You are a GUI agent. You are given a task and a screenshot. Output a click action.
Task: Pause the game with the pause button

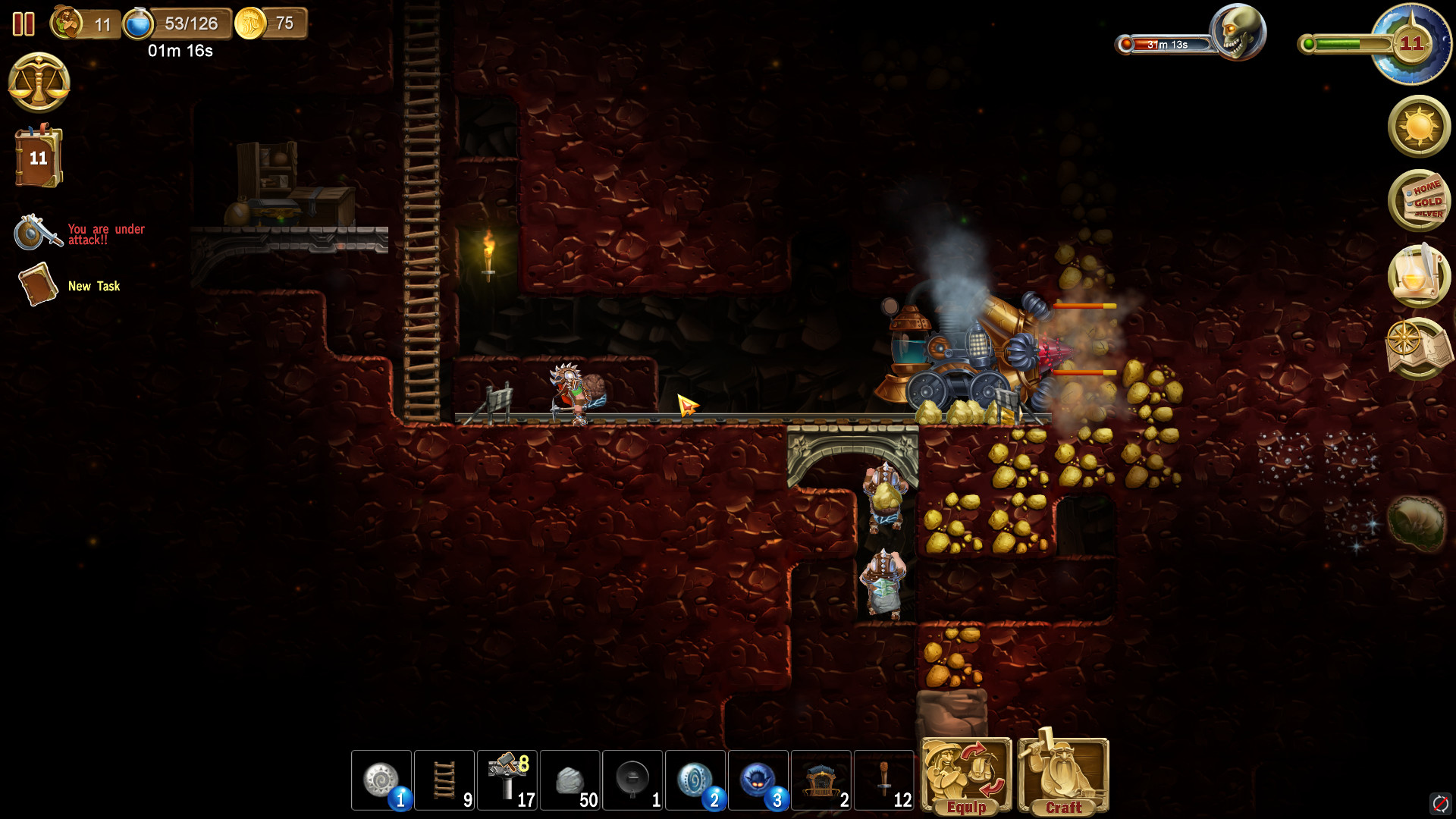(24, 24)
